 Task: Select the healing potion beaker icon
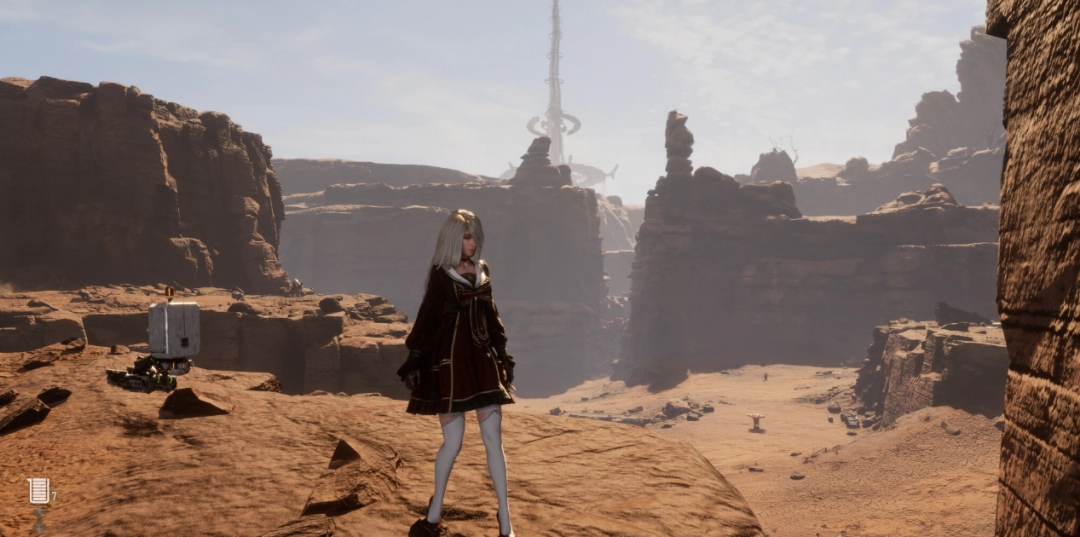(39, 491)
